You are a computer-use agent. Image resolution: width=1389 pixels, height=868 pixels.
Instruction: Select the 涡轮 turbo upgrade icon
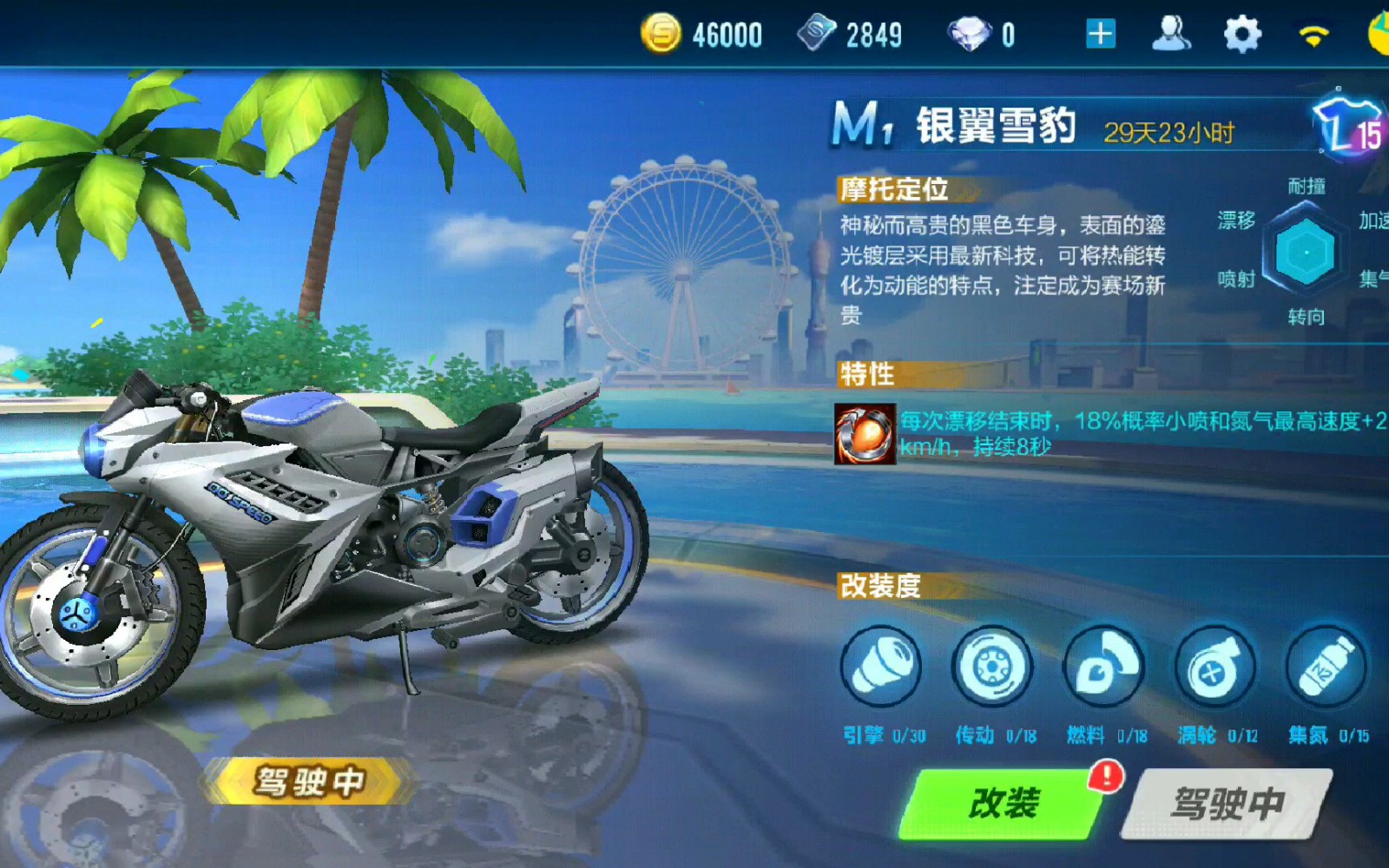1213,666
